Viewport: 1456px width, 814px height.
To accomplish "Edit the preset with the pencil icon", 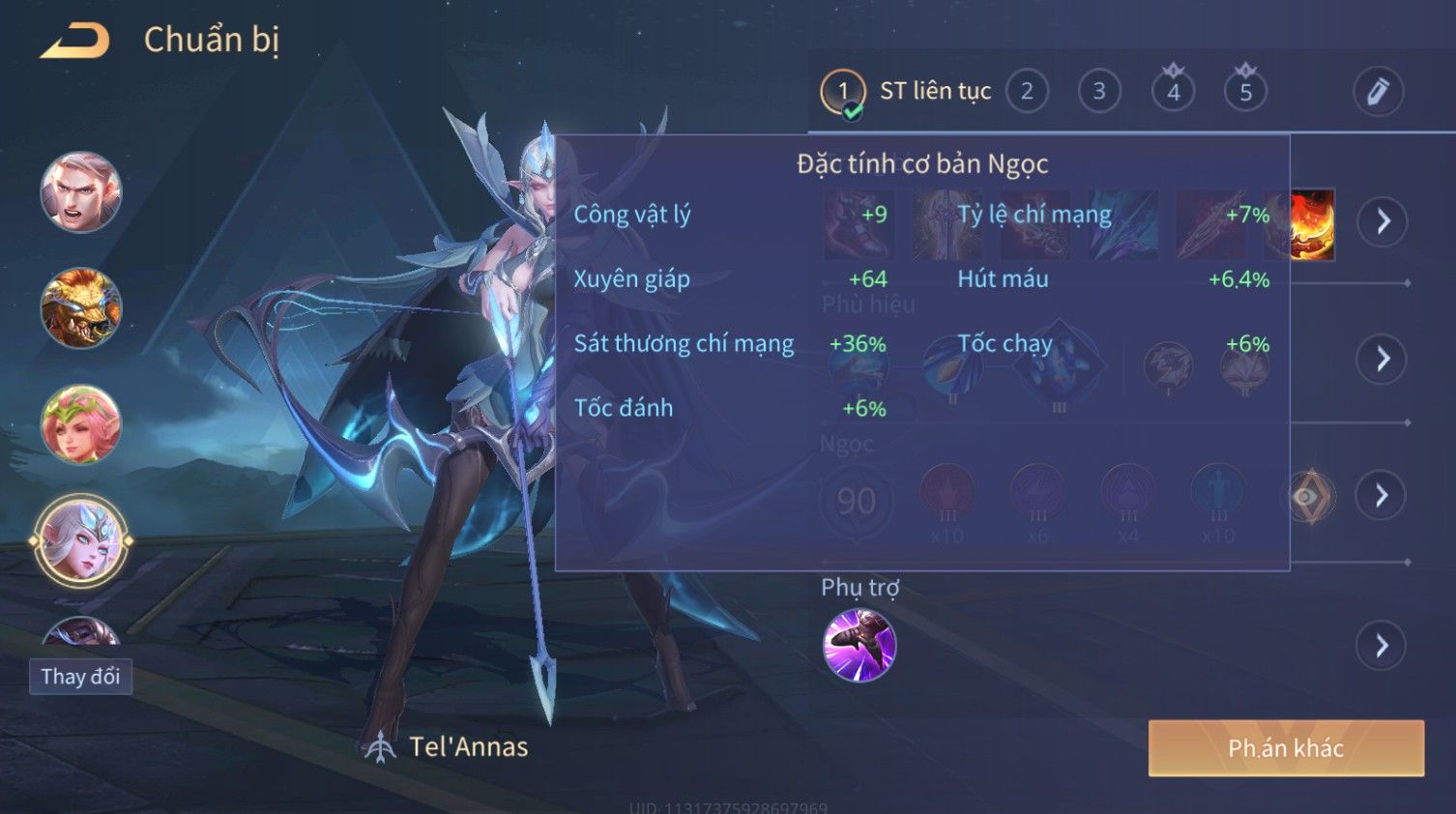I will coord(1378,92).
